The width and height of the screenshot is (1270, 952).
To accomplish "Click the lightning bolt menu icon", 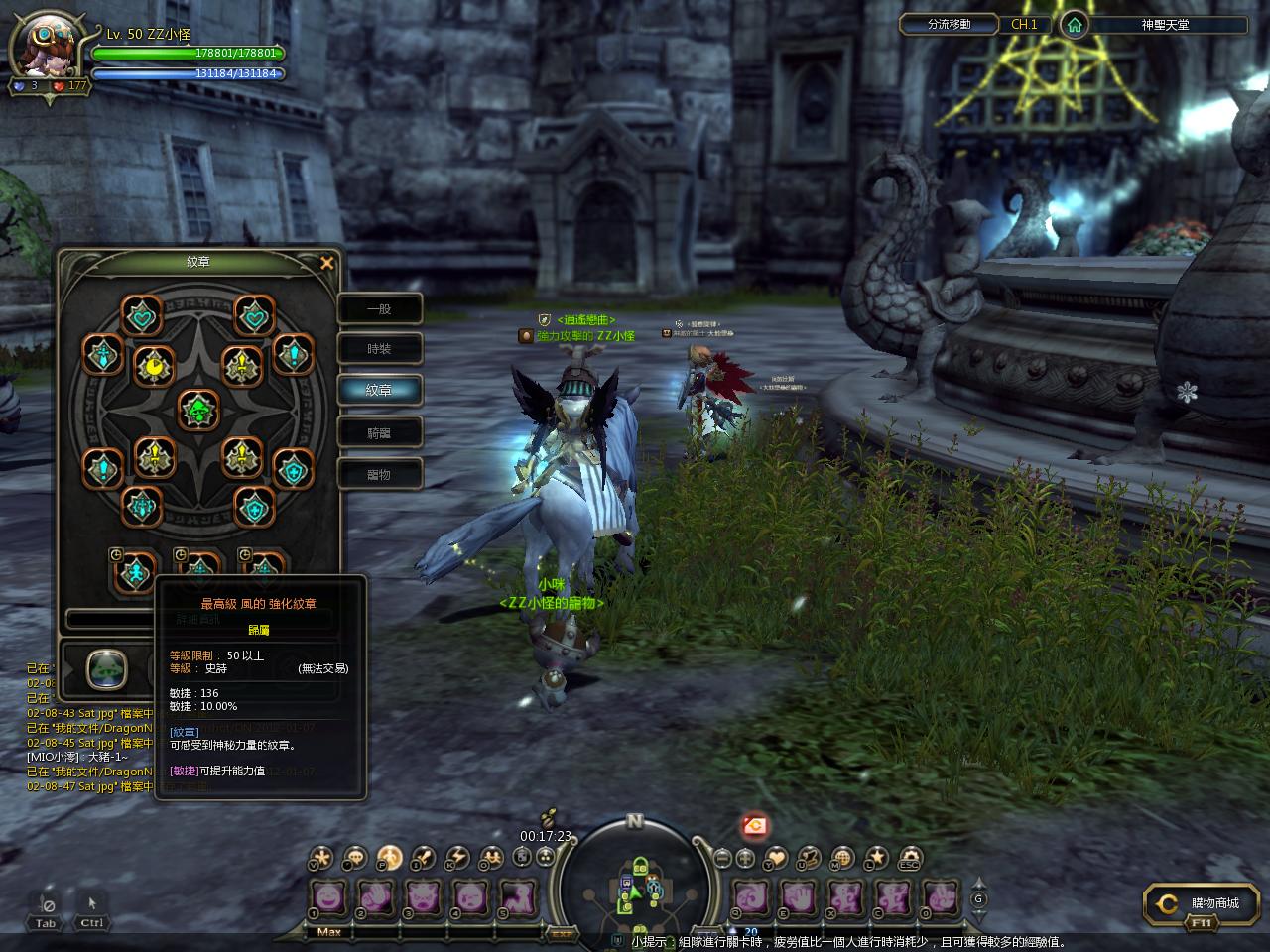I will pyautogui.click(x=456, y=858).
